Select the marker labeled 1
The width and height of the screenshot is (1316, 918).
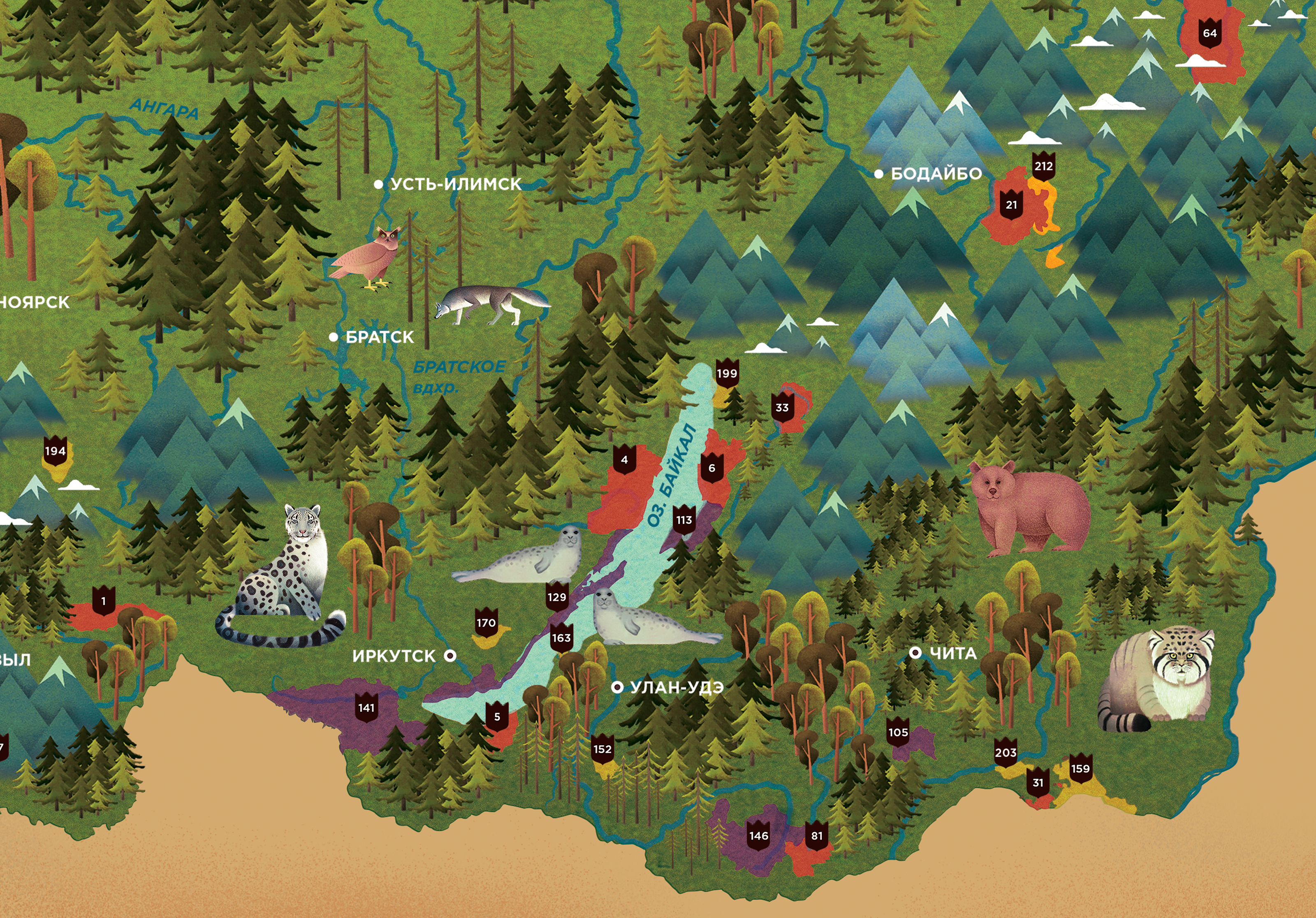104,601
